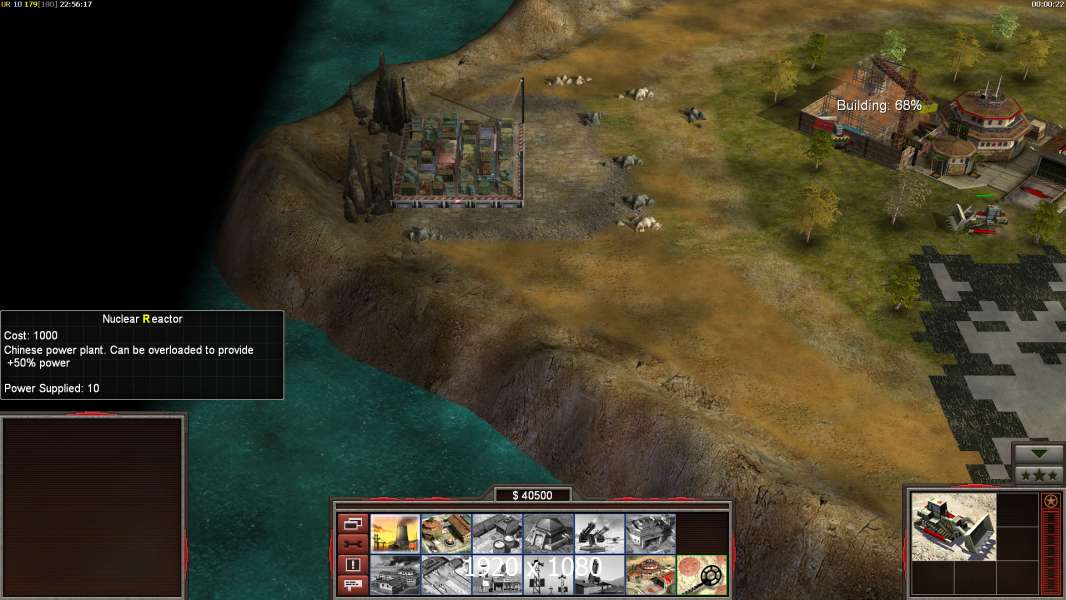Click the red wrench button
This screenshot has height=600, width=1066.
pos(351,543)
